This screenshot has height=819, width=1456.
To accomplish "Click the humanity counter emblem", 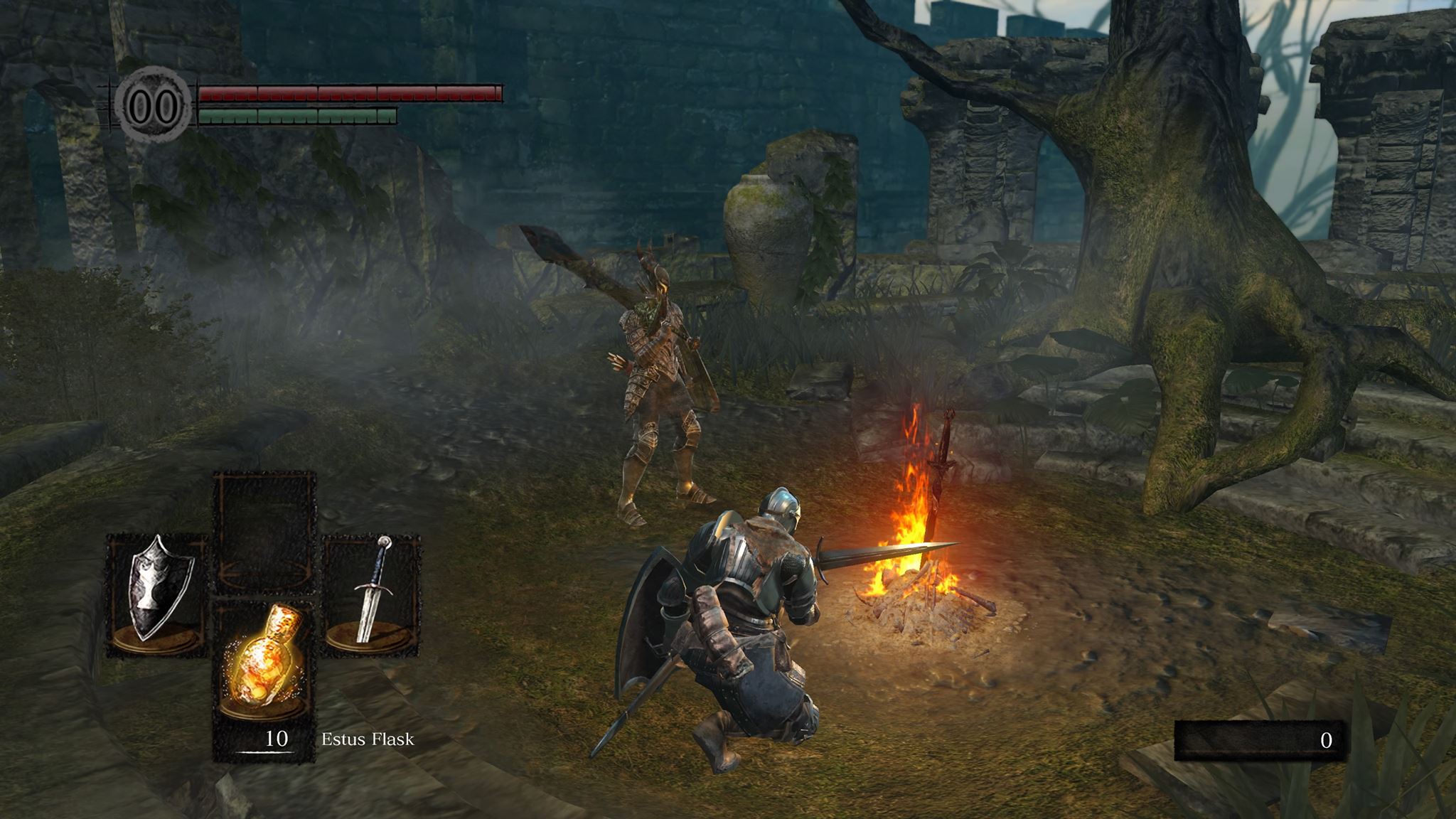I will 154,107.
